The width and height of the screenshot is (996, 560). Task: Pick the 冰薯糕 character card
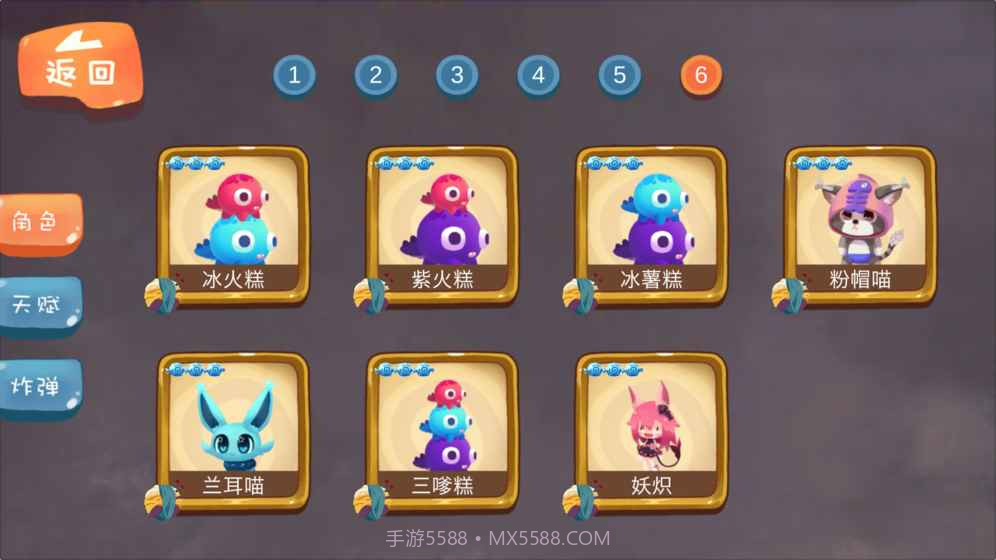click(651, 225)
